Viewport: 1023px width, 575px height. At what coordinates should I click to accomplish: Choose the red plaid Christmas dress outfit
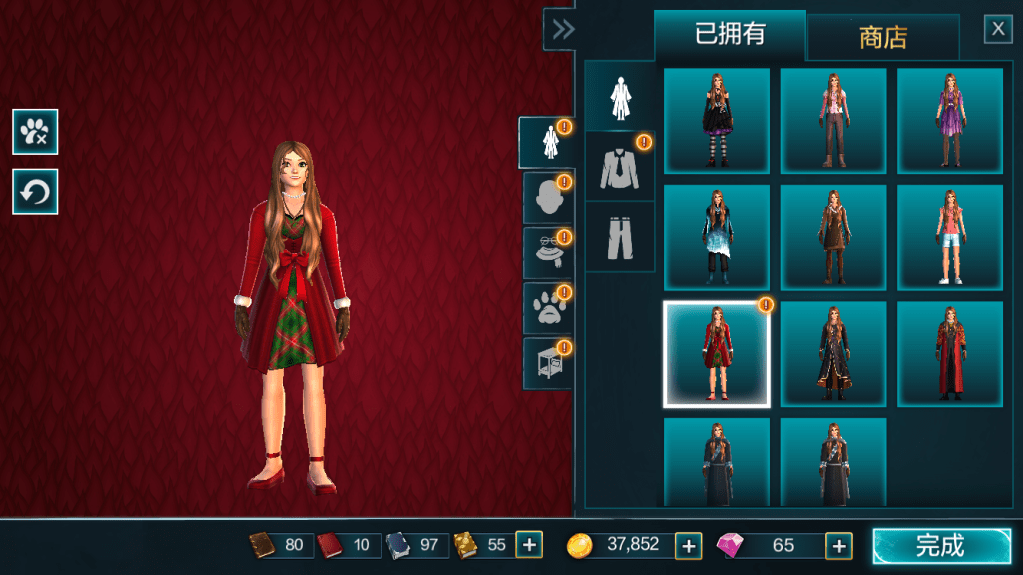click(x=716, y=354)
